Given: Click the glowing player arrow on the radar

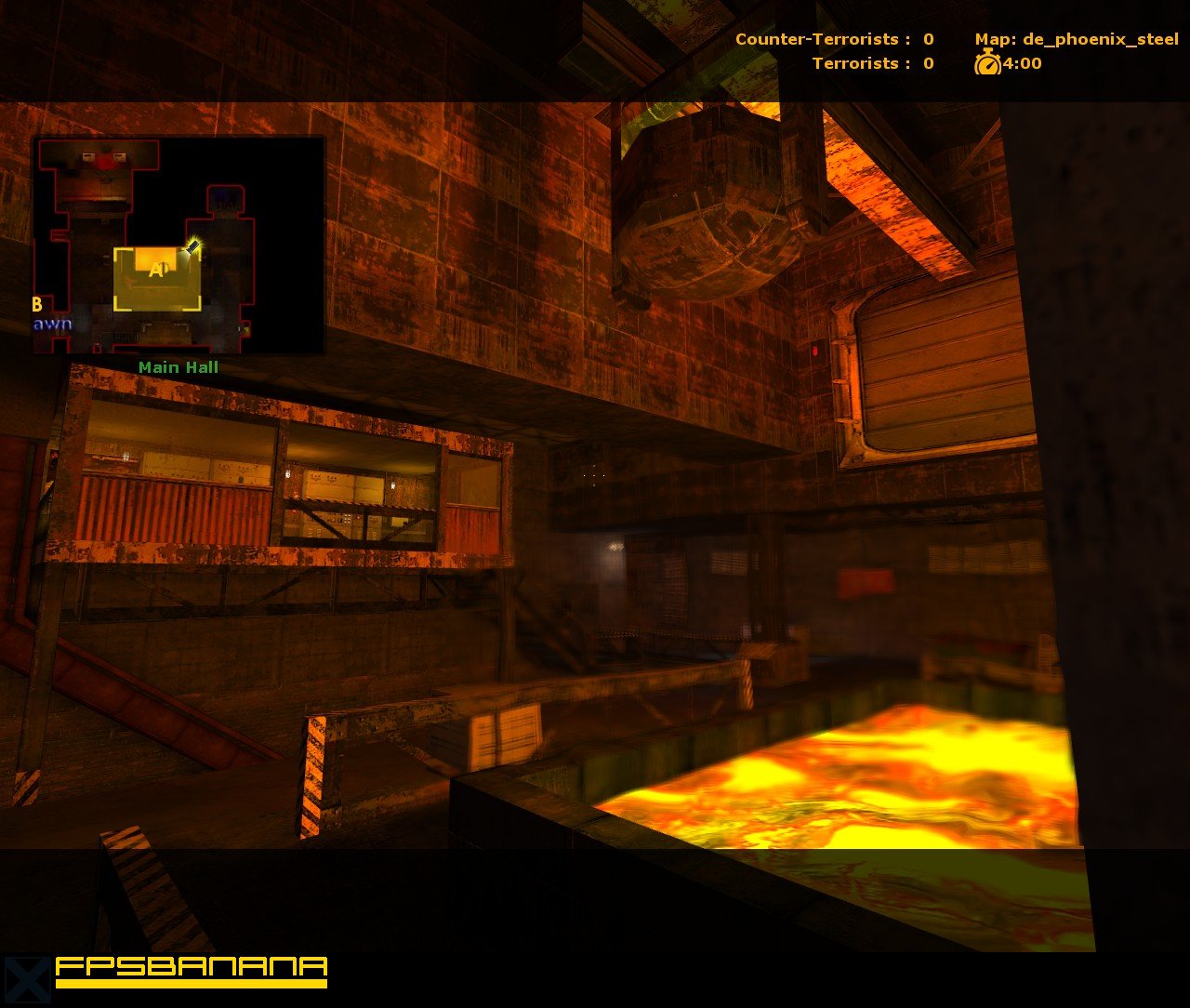Looking at the screenshot, I should tap(192, 245).
